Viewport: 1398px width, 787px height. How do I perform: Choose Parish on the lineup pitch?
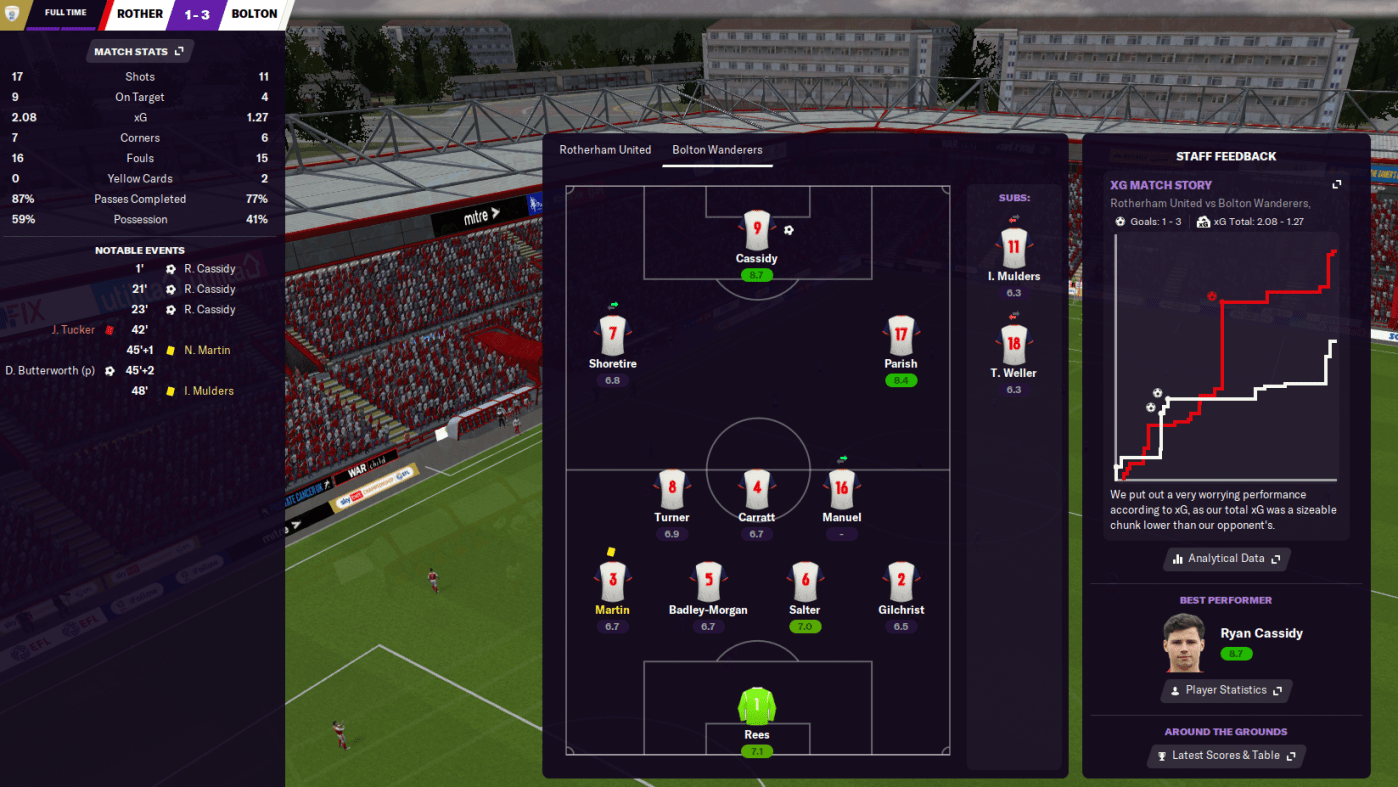(x=900, y=335)
